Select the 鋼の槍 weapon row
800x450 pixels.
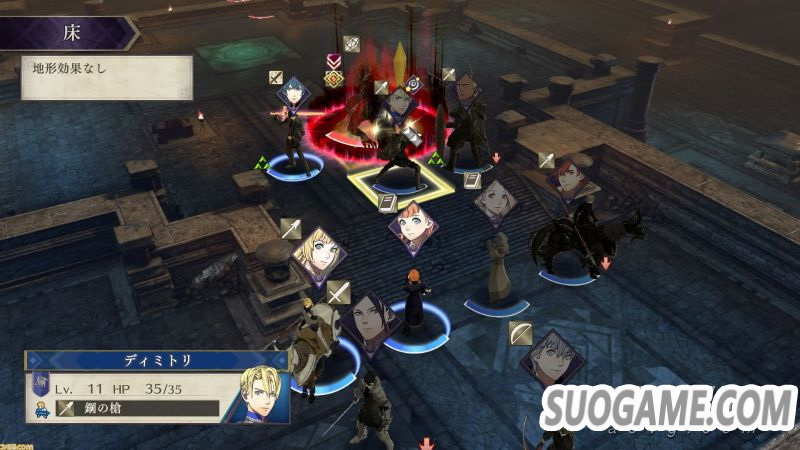[138, 408]
